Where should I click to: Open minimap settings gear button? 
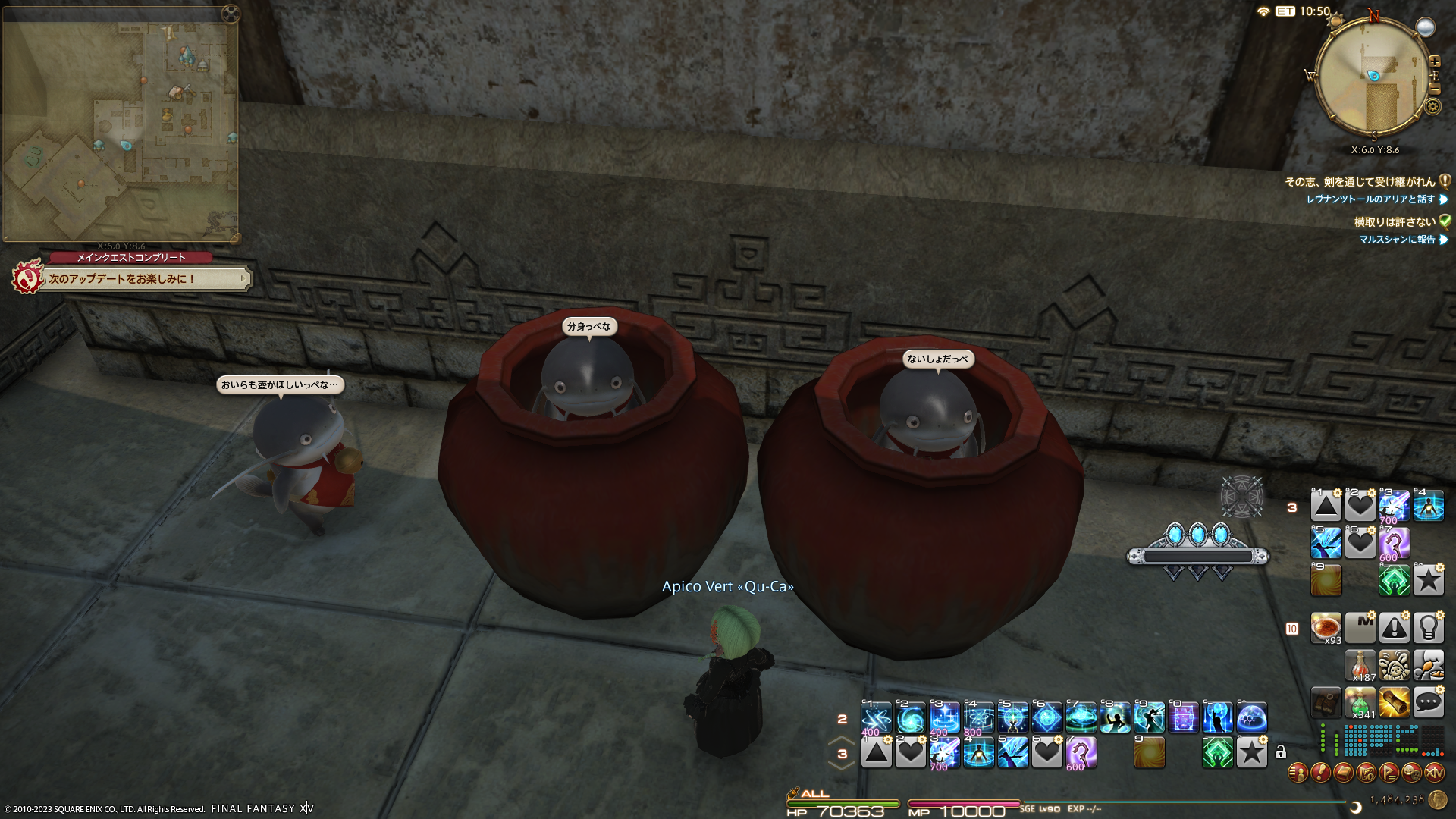(1432, 107)
